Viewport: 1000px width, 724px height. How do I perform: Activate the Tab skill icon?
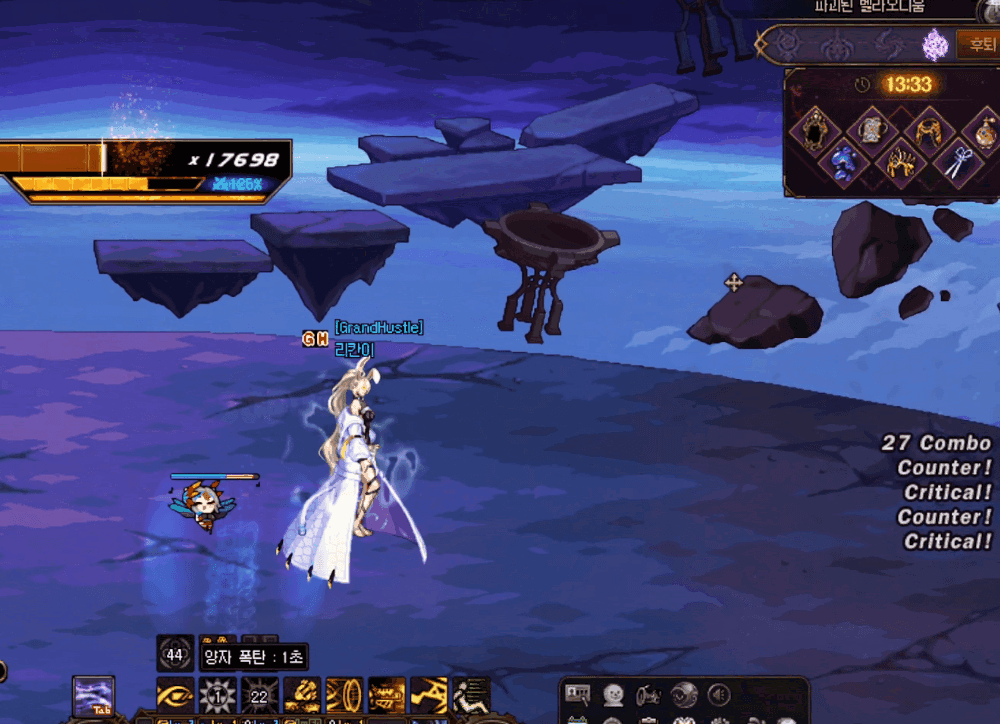click(x=93, y=696)
